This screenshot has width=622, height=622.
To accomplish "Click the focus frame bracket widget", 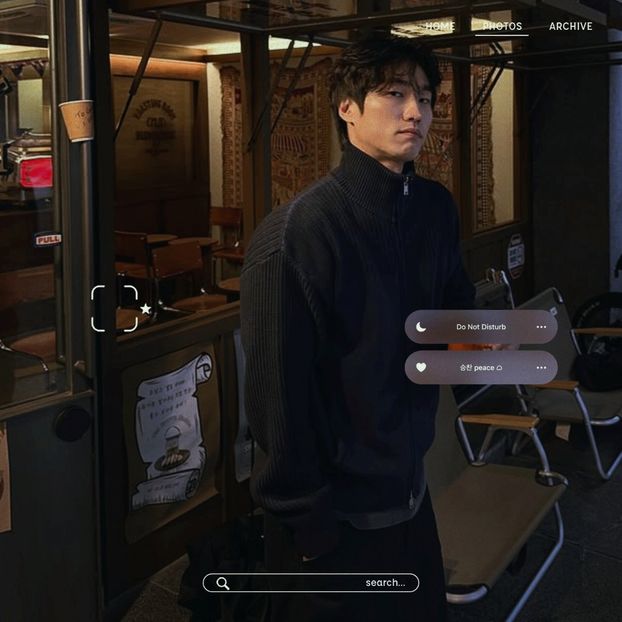I will pos(114,308).
